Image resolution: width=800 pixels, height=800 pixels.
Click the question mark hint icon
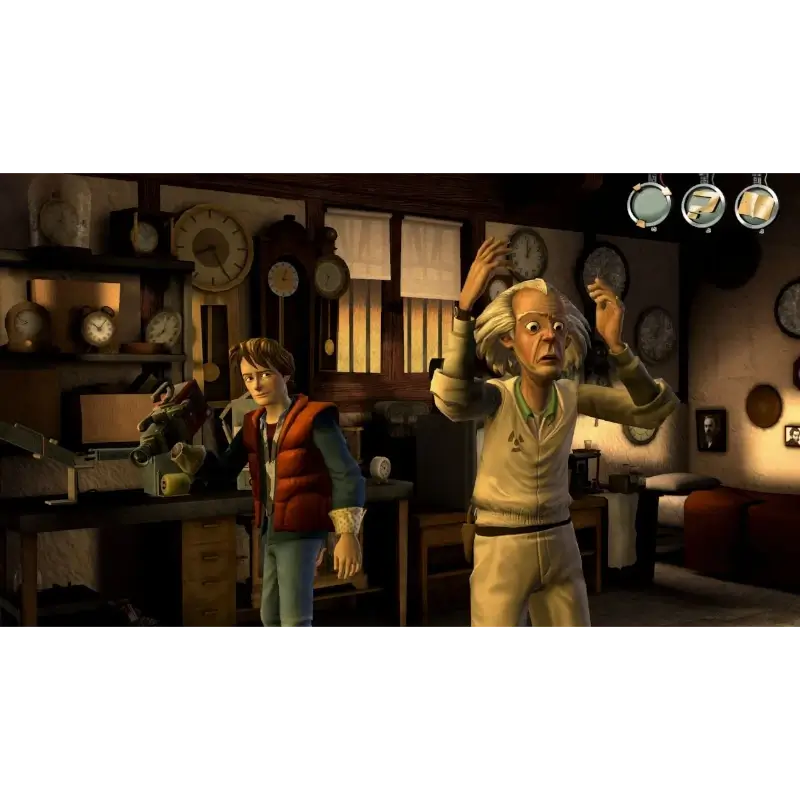pos(703,205)
